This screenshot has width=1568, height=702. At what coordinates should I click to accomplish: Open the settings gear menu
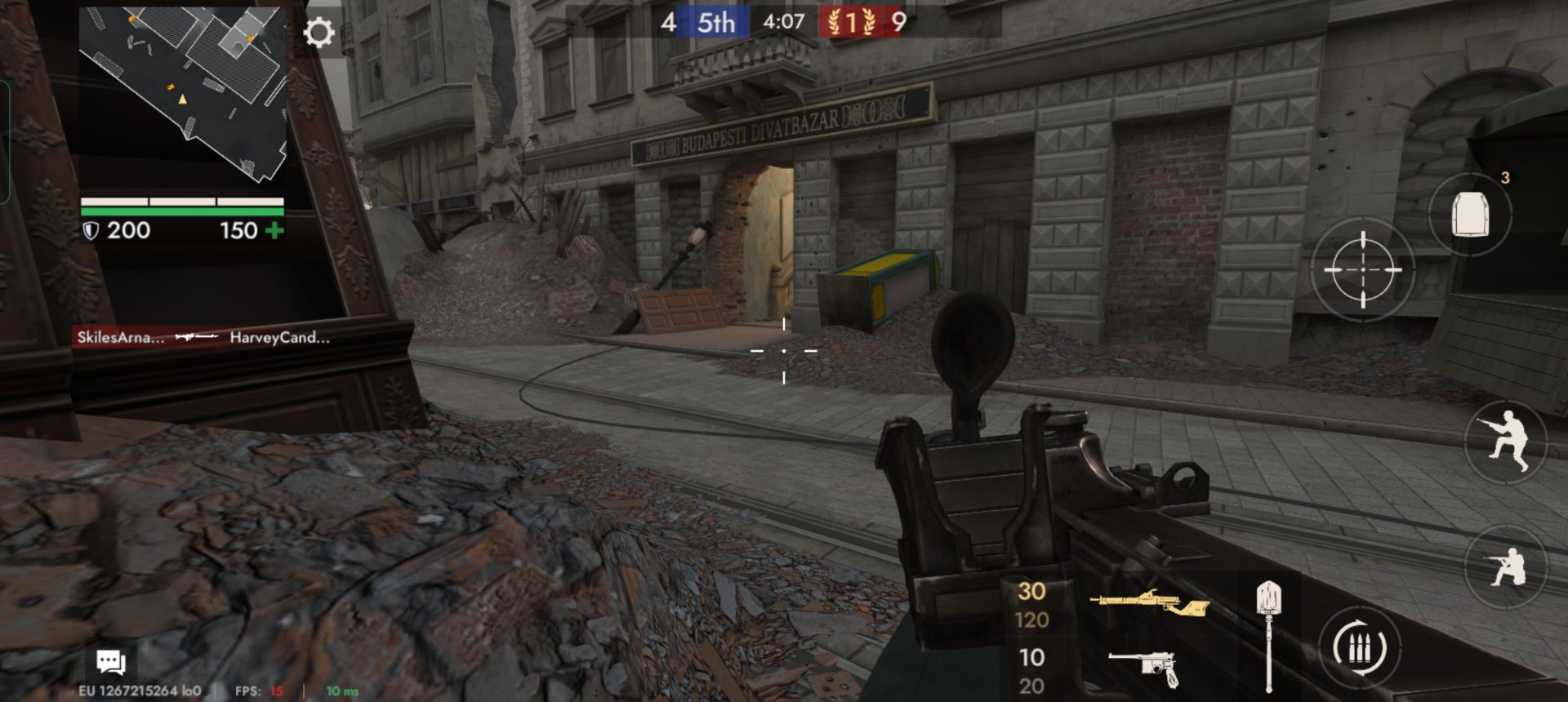click(x=318, y=33)
